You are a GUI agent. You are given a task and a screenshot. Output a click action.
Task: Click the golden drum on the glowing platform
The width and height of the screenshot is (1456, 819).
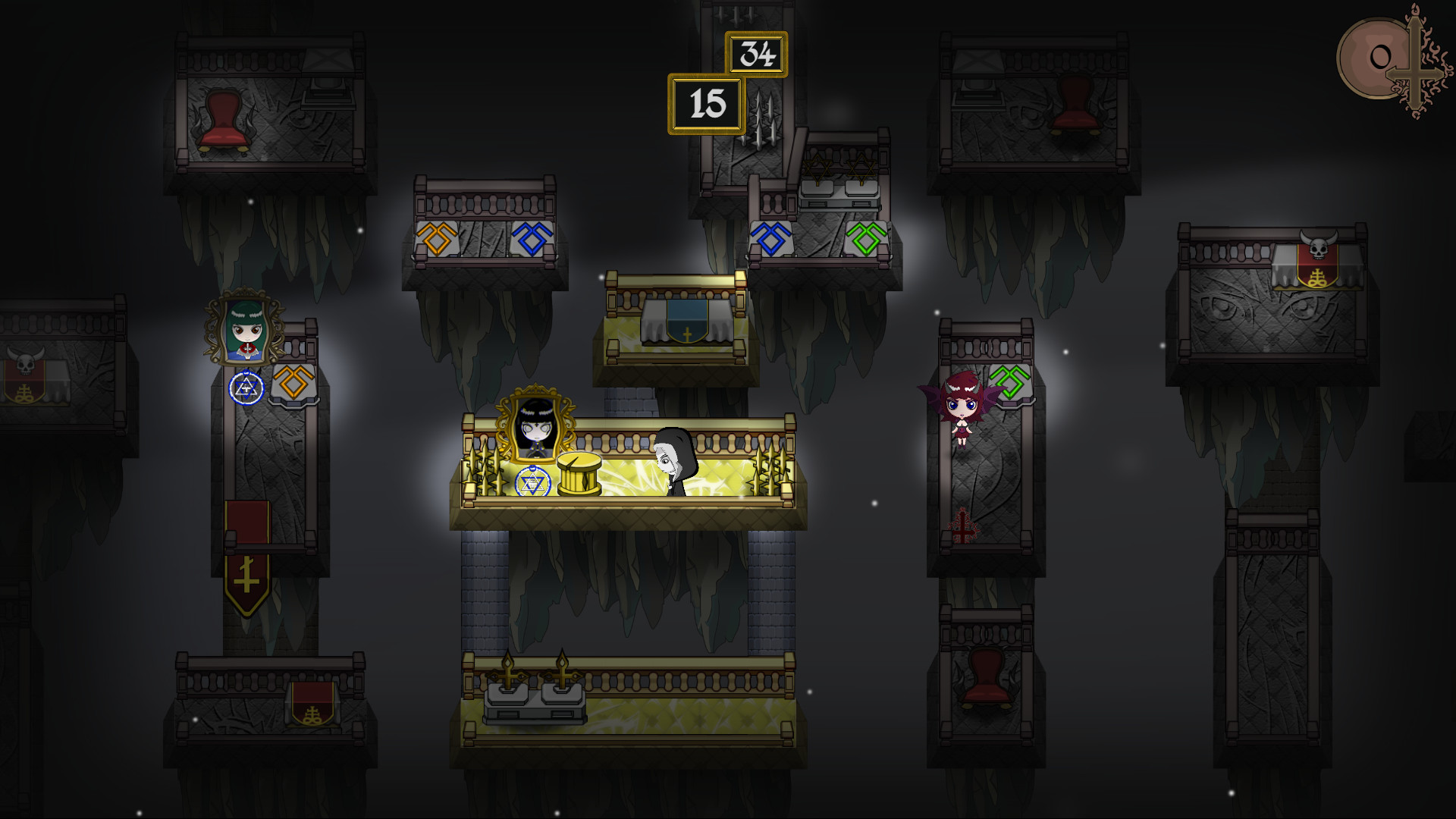579,472
